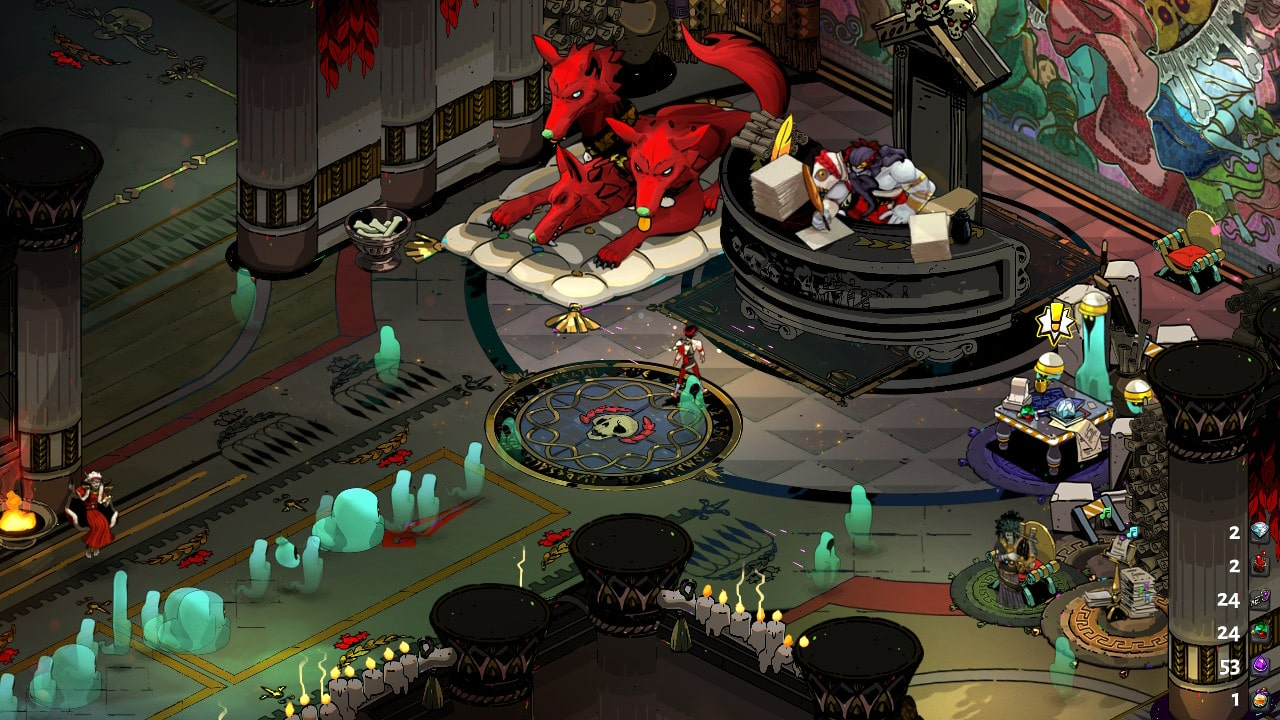This screenshot has width=1280, height=720.
Task: Click the Diamond resource icon
Action: coord(1260,532)
